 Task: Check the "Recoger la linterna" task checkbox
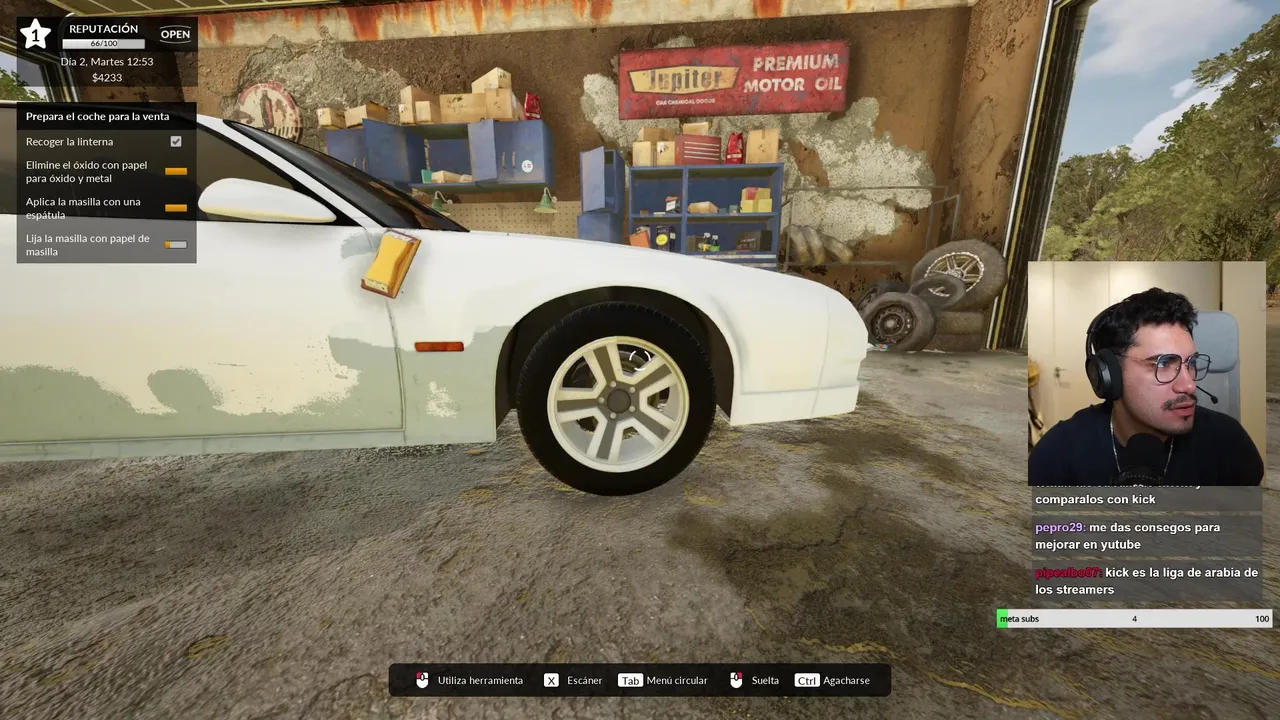(x=176, y=142)
